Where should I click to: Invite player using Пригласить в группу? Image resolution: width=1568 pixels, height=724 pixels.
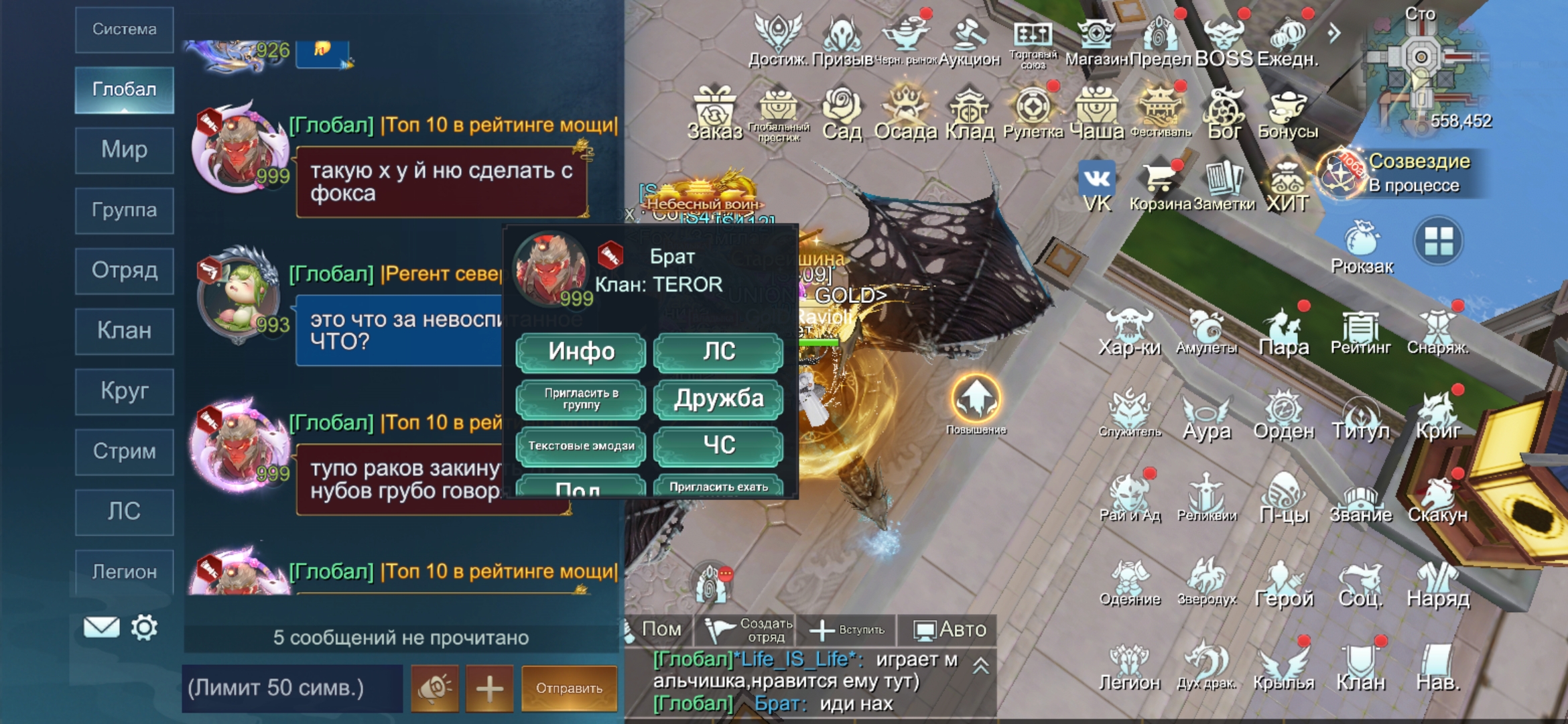point(581,399)
